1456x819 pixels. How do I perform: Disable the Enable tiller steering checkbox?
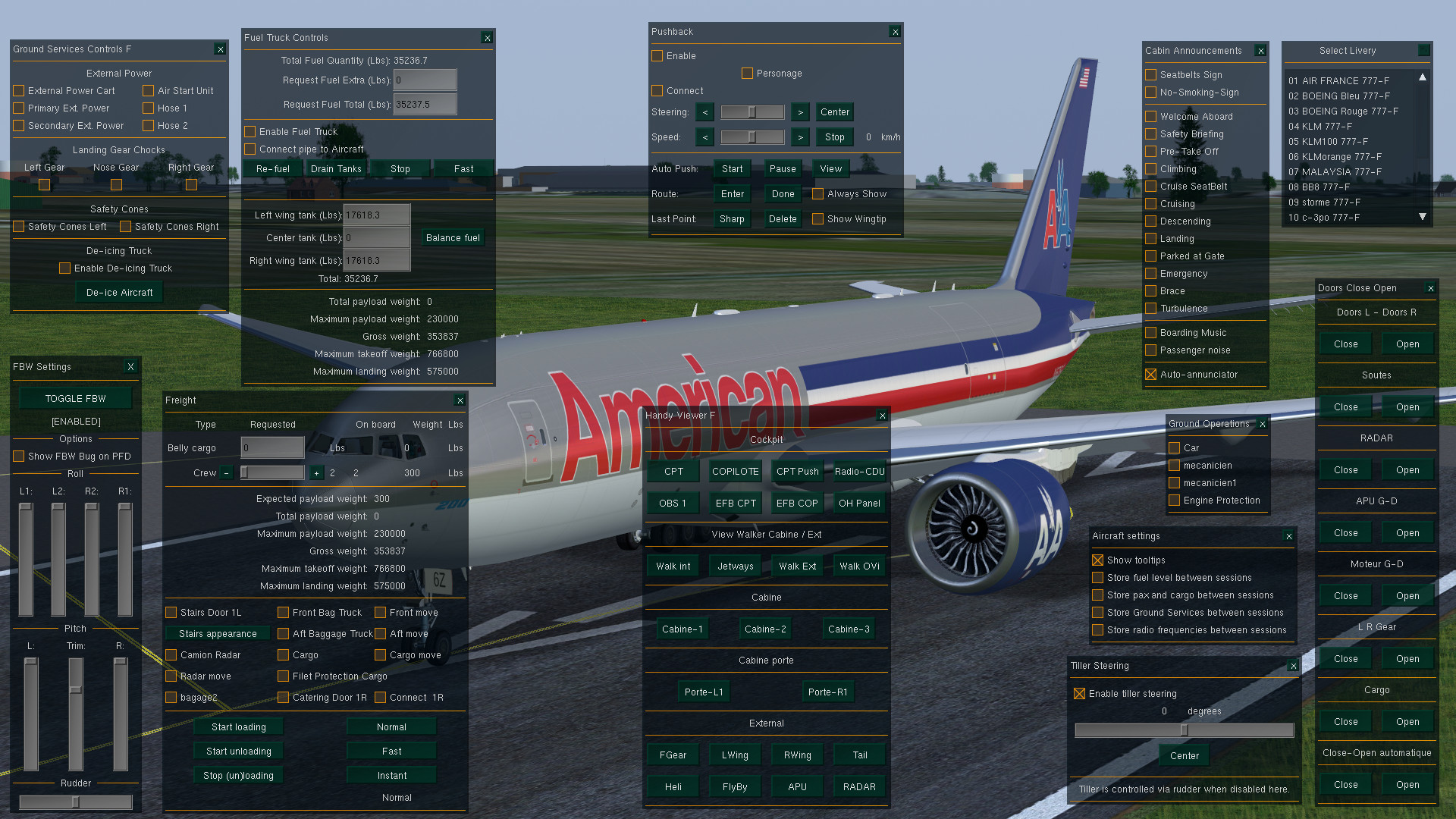click(1080, 694)
